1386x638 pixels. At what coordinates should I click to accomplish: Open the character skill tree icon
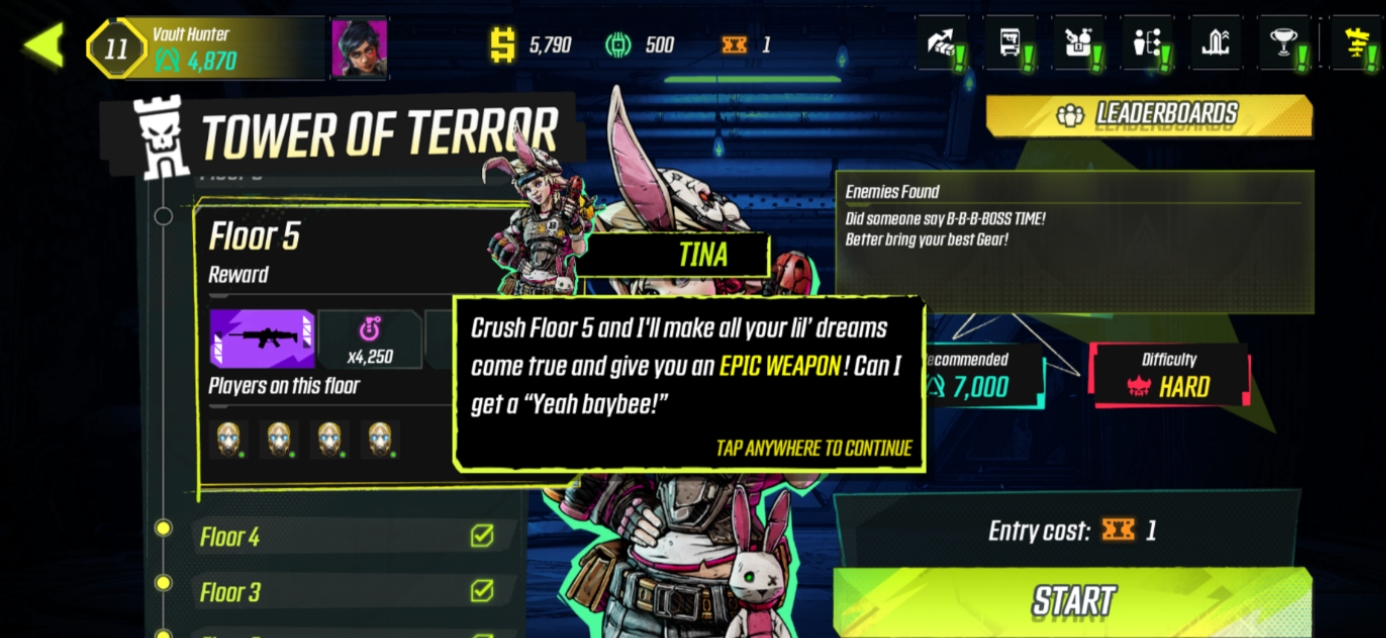coord(1146,44)
